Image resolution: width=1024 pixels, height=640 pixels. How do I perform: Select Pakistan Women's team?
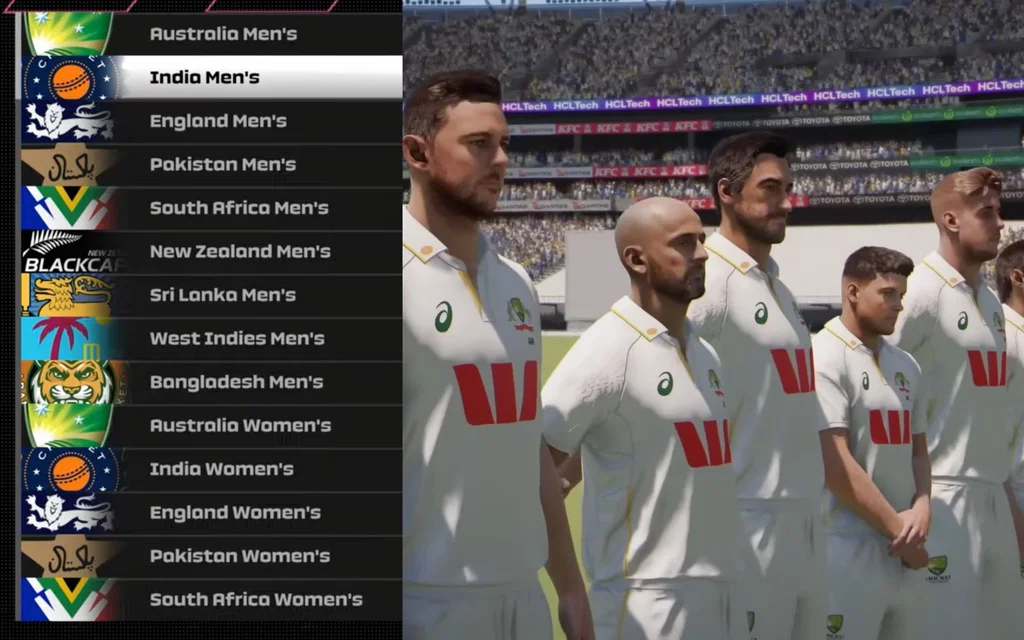239,556
